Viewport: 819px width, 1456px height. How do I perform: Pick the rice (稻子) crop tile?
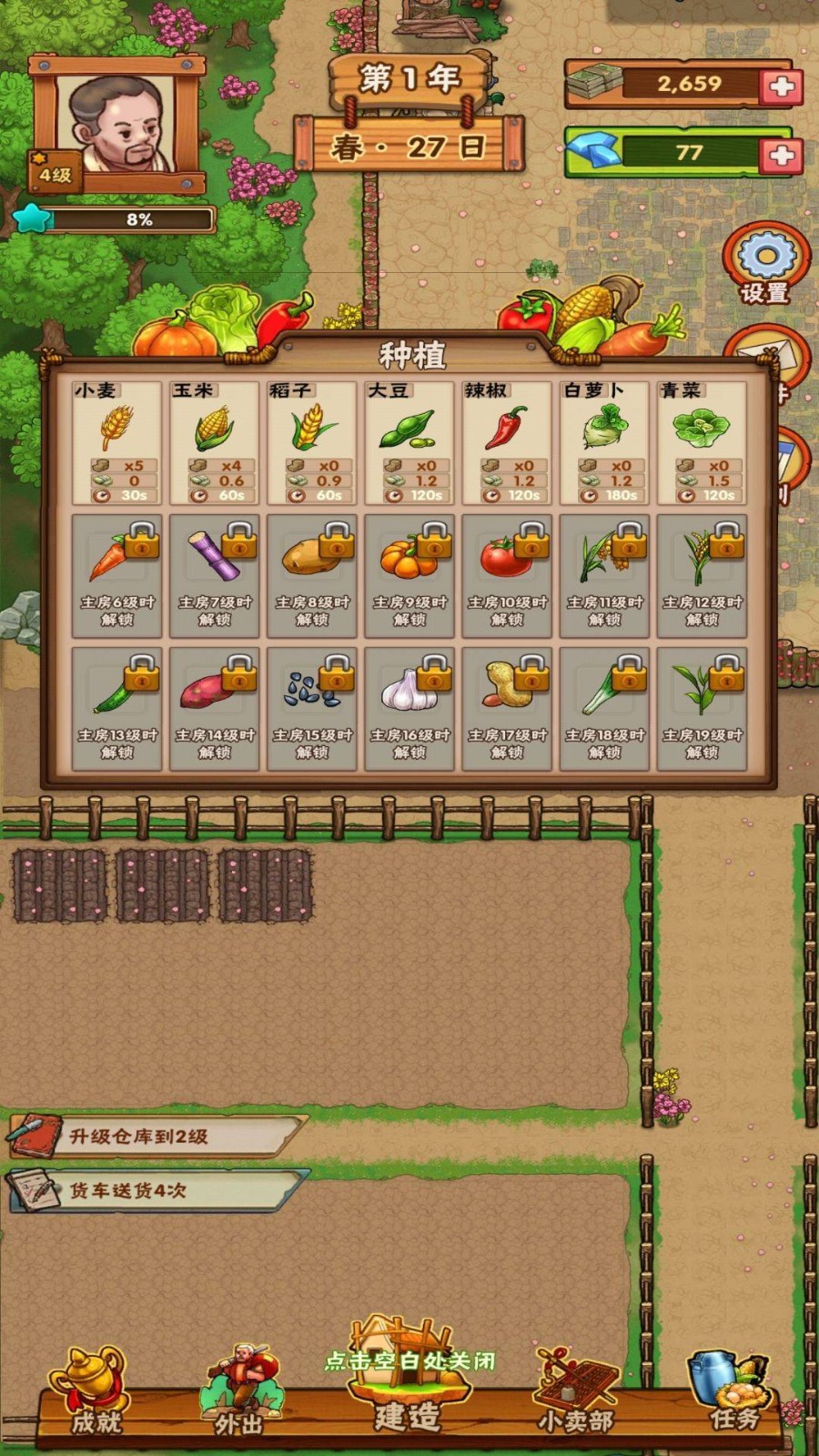312,442
